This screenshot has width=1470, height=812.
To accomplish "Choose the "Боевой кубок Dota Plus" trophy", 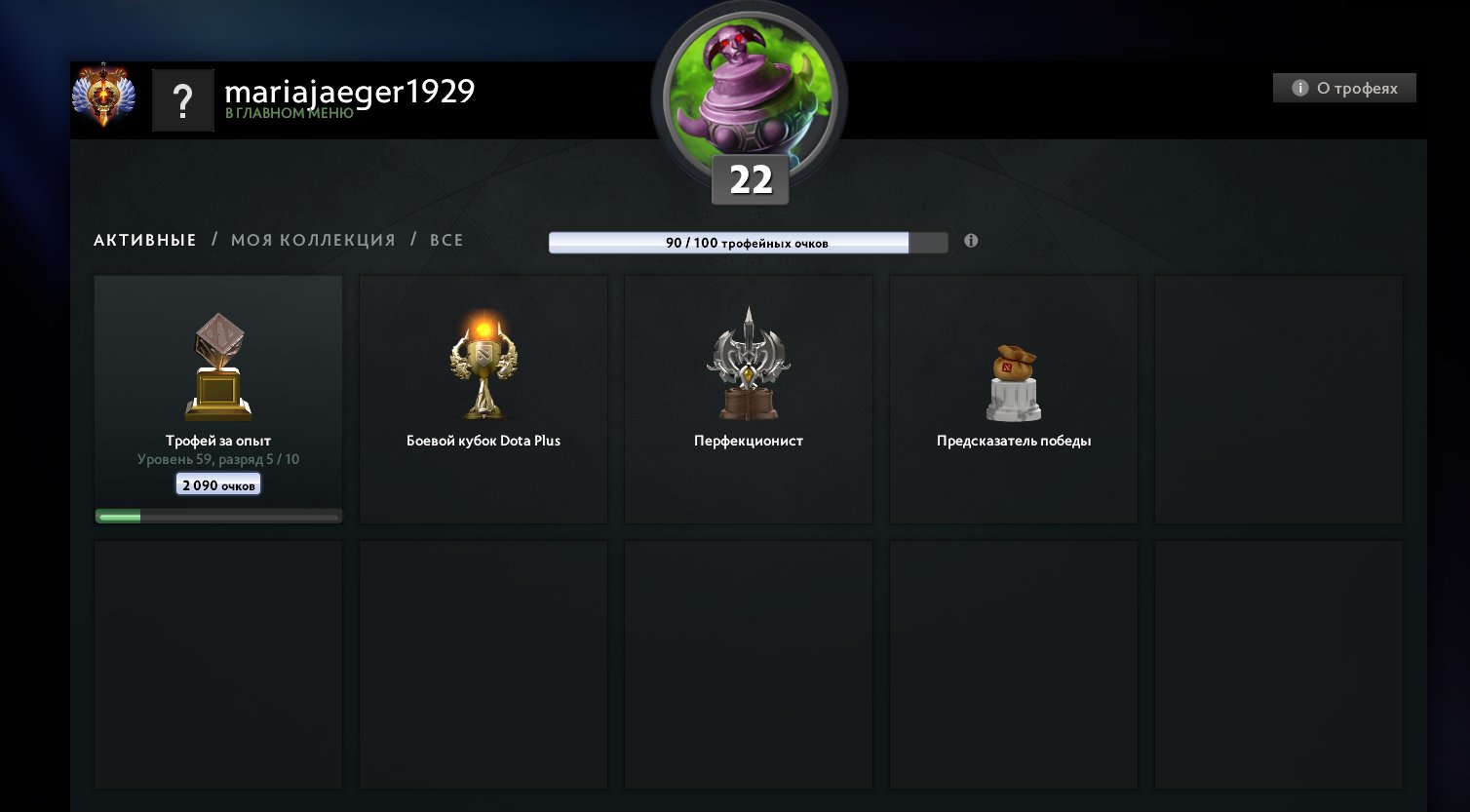I will 484,398.
